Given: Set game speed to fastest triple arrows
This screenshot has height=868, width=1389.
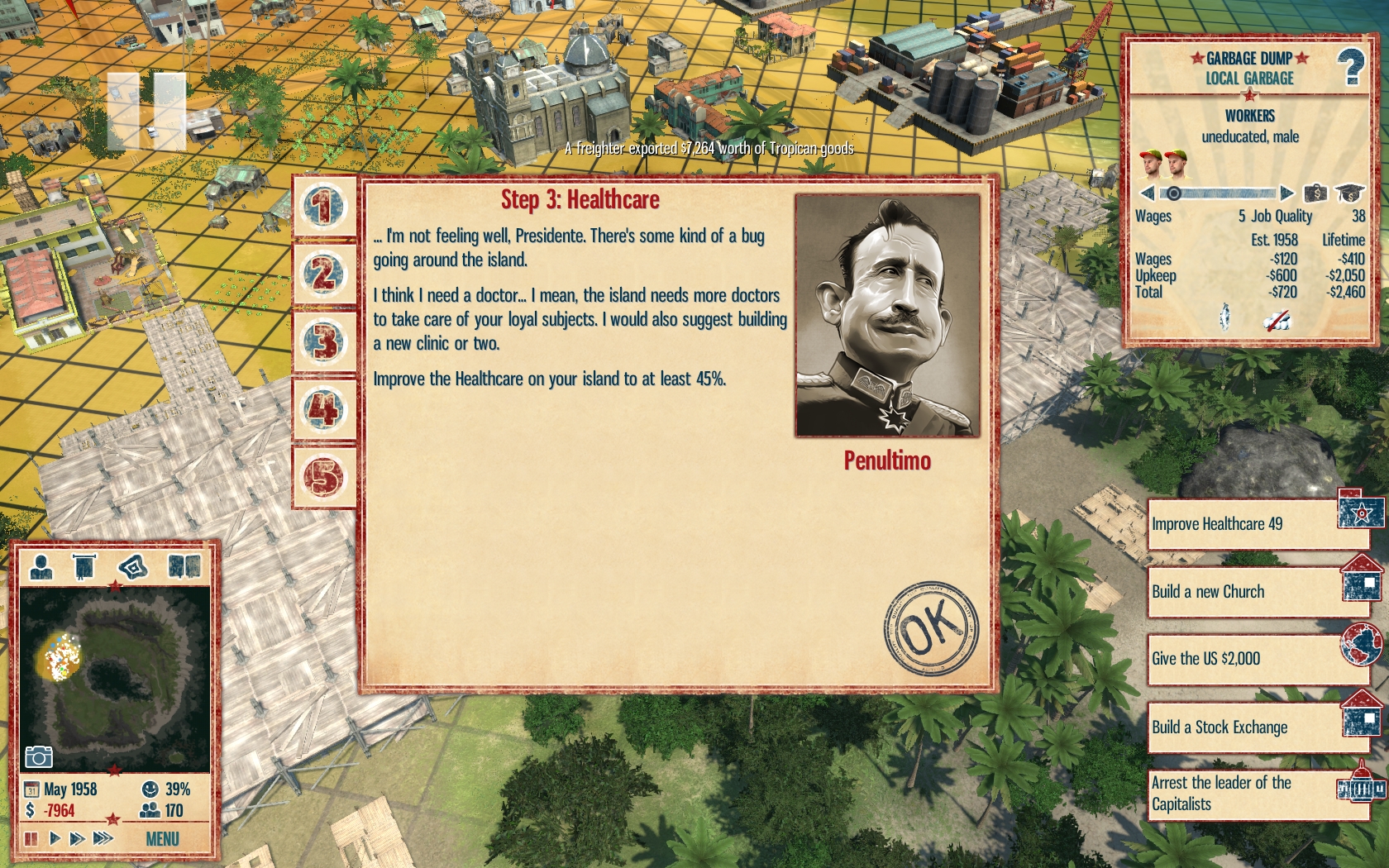Looking at the screenshot, I should pos(103,838).
